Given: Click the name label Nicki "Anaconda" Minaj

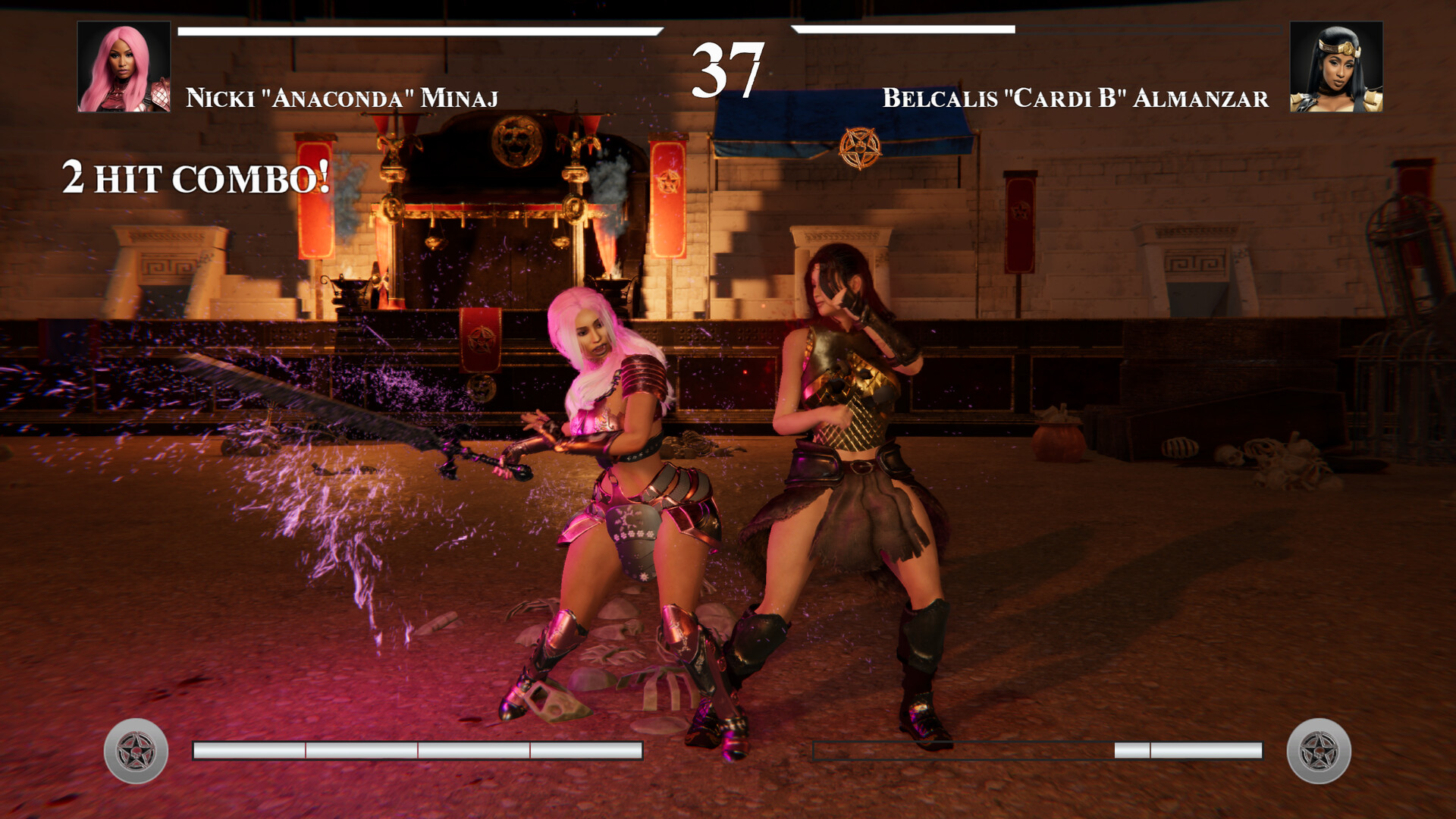Looking at the screenshot, I should [340, 95].
